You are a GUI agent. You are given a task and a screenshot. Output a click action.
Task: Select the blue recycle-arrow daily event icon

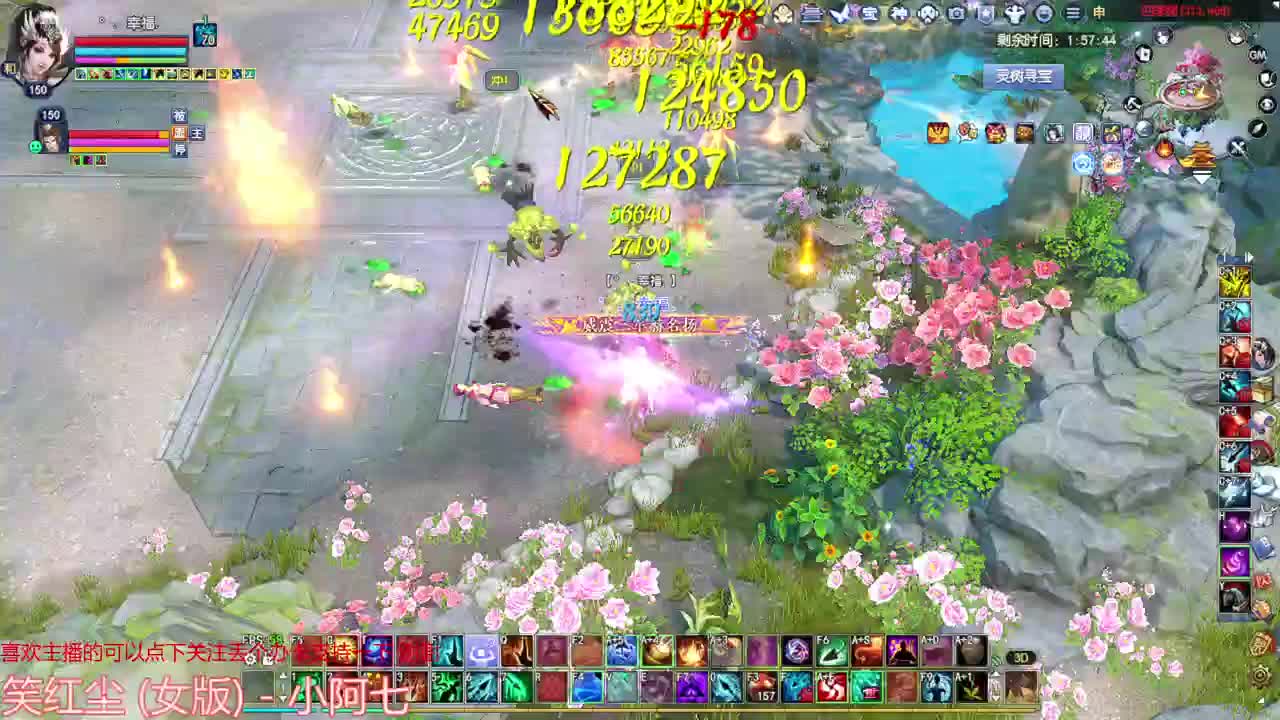tap(1083, 162)
